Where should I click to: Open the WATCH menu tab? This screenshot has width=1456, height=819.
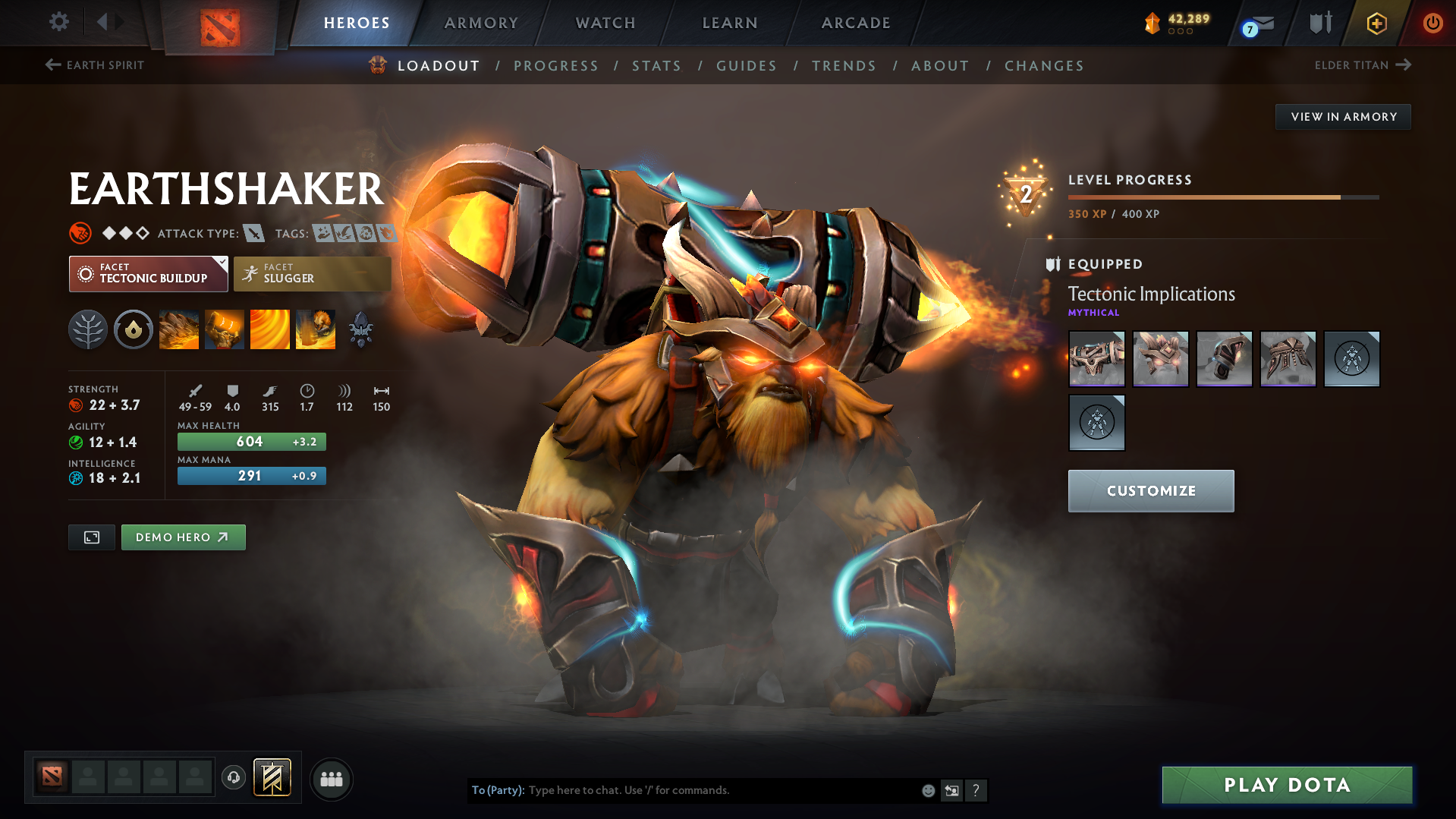coord(605,23)
